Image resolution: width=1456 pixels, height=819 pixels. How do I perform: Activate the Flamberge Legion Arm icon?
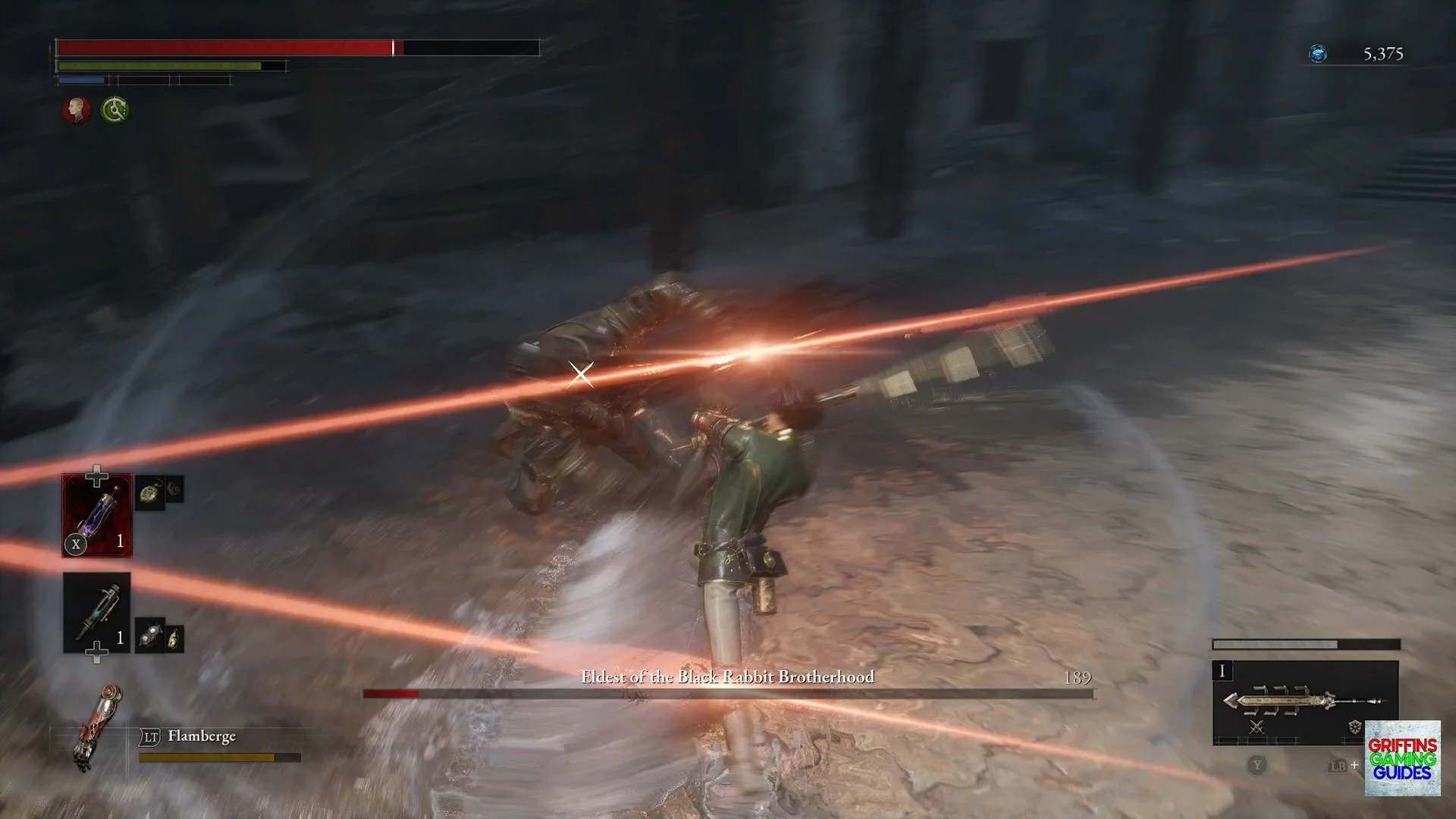pyautogui.click(x=96, y=726)
